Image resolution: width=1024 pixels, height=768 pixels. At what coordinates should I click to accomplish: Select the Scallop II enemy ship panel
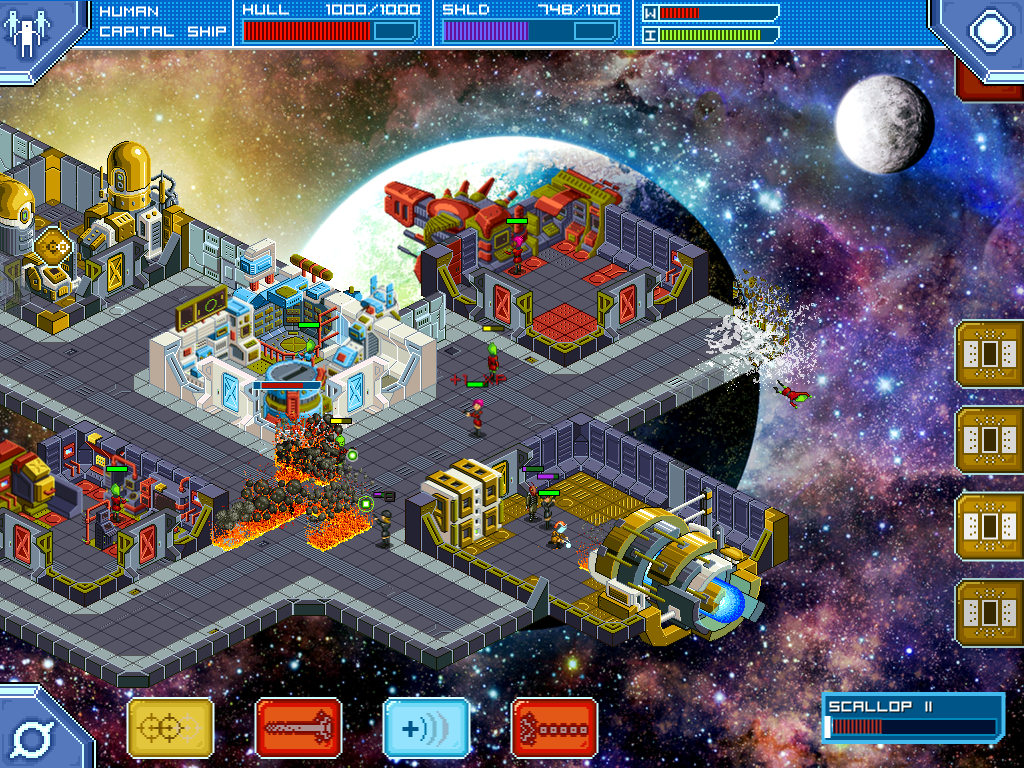912,718
